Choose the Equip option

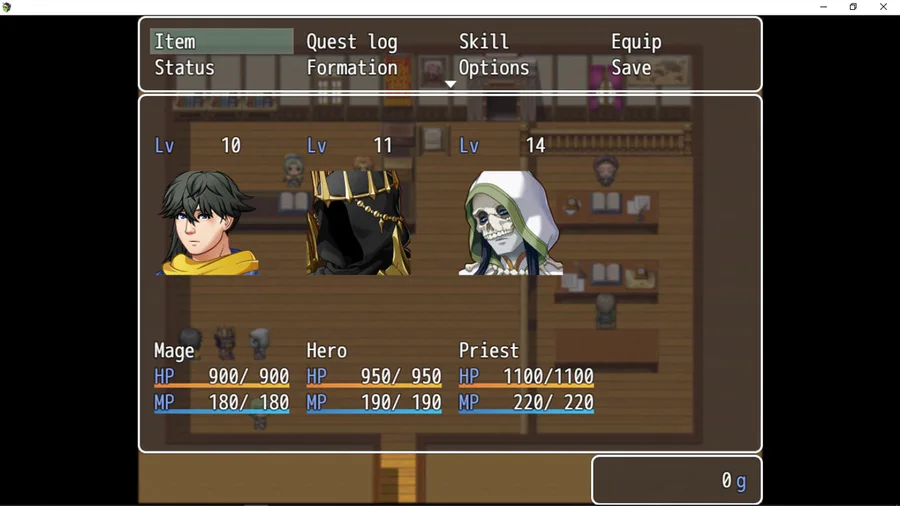point(636,42)
